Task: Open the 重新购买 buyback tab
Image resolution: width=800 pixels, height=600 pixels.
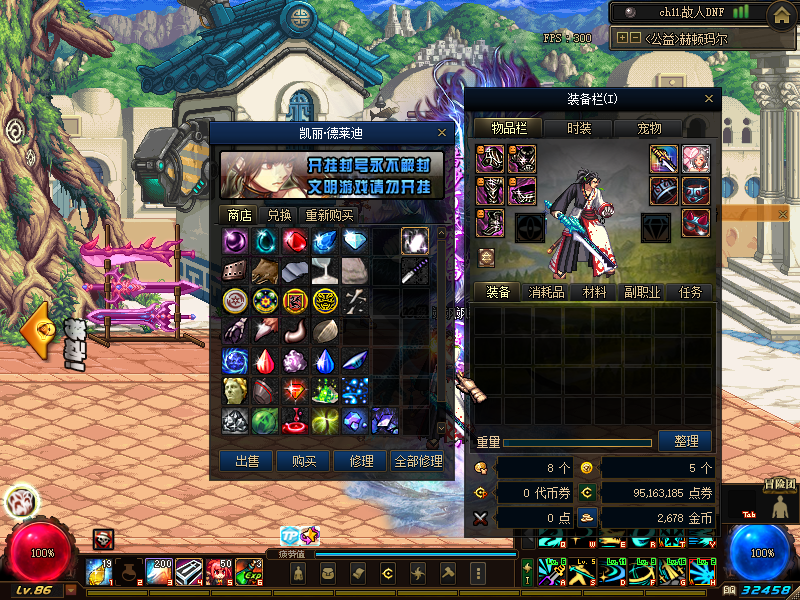Action: point(329,215)
